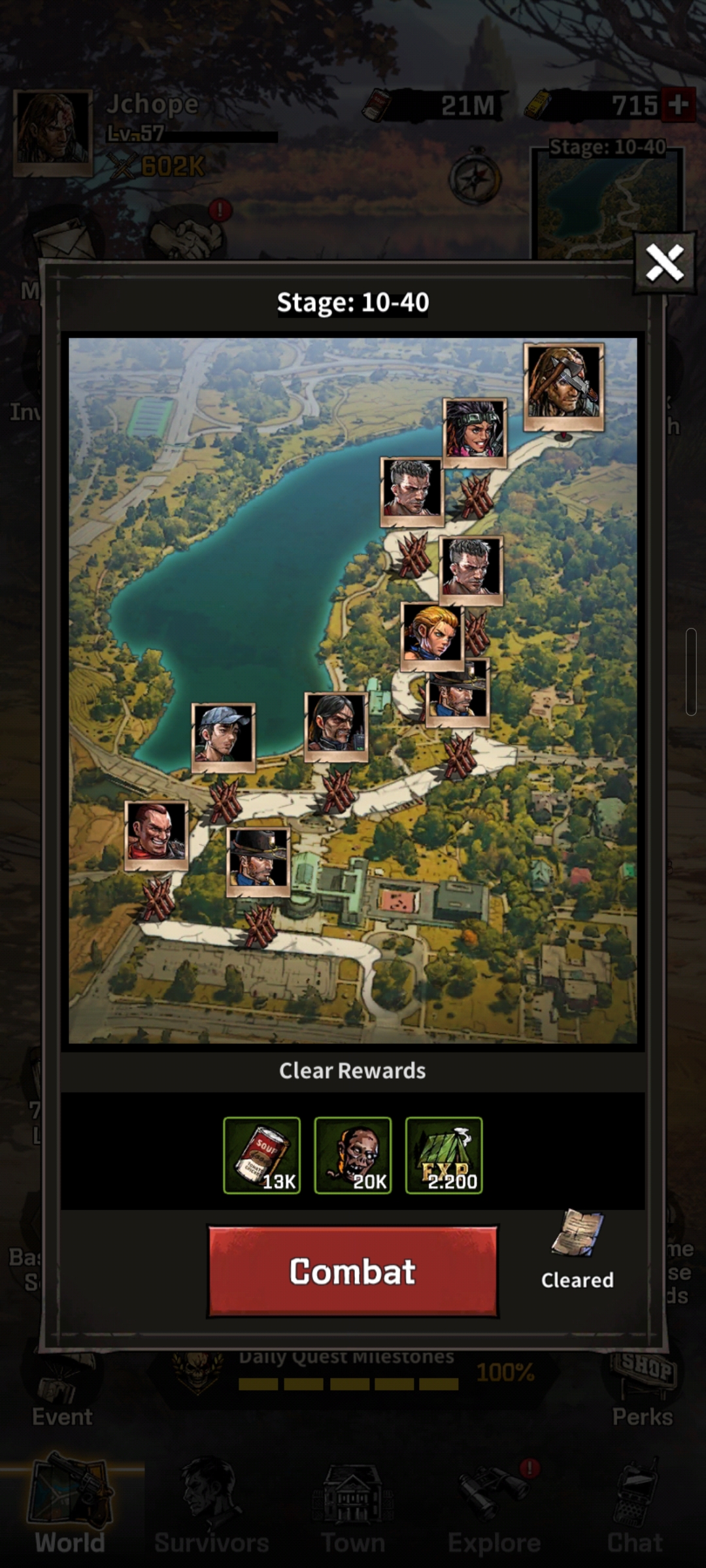Inspect the soup can reward
This screenshot has width=706, height=1568.
click(261, 1155)
